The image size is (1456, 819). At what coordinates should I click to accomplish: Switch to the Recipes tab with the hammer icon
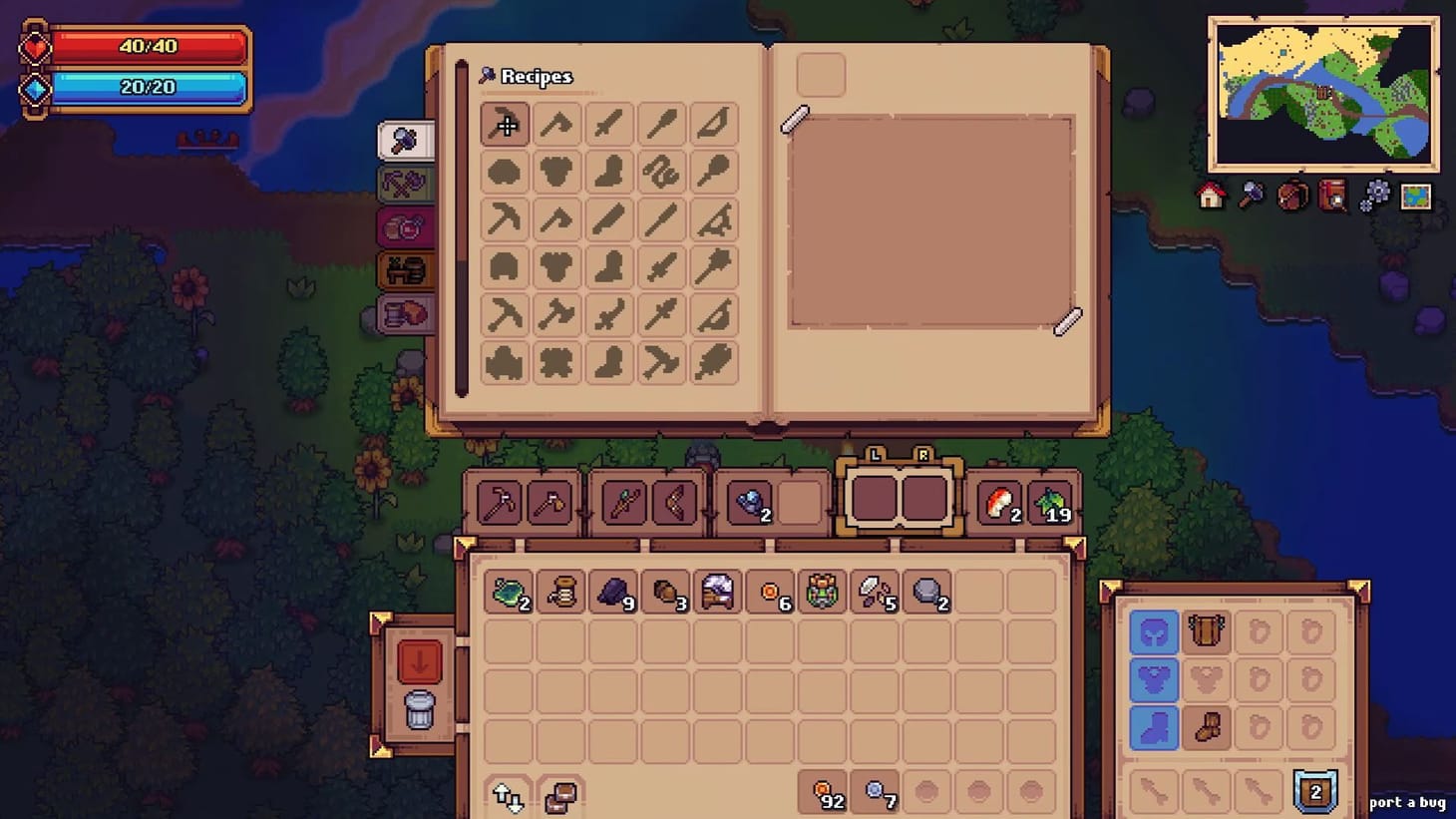pos(407,140)
